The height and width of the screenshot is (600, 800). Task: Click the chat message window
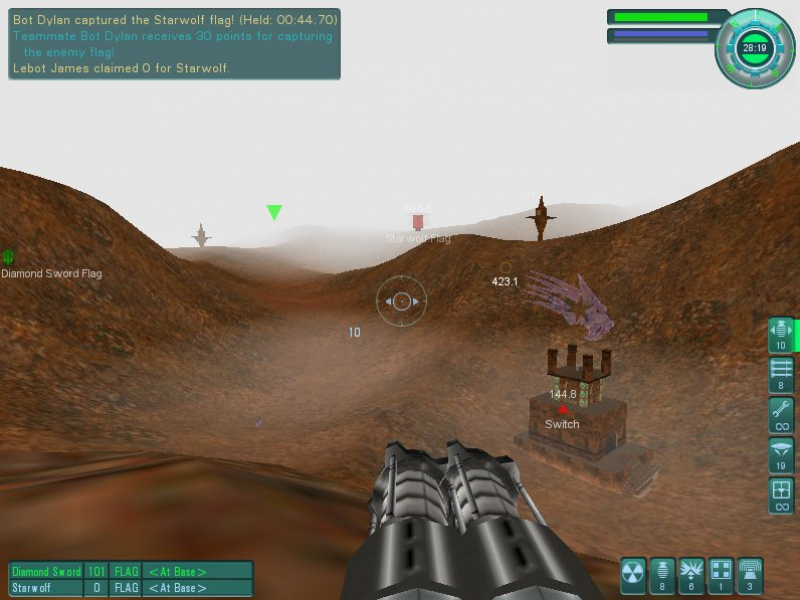click(x=174, y=44)
